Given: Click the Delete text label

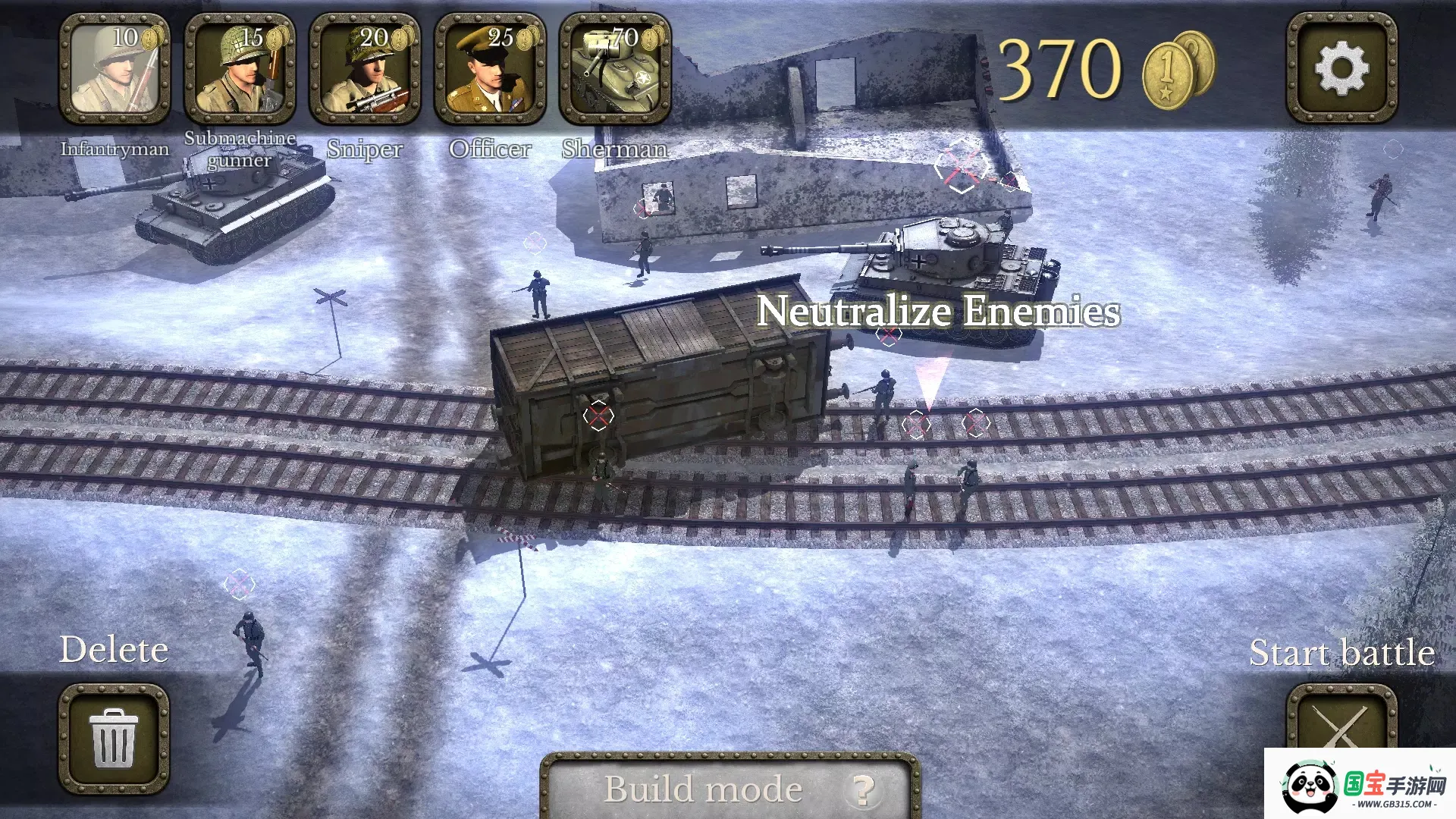Looking at the screenshot, I should click(114, 649).
